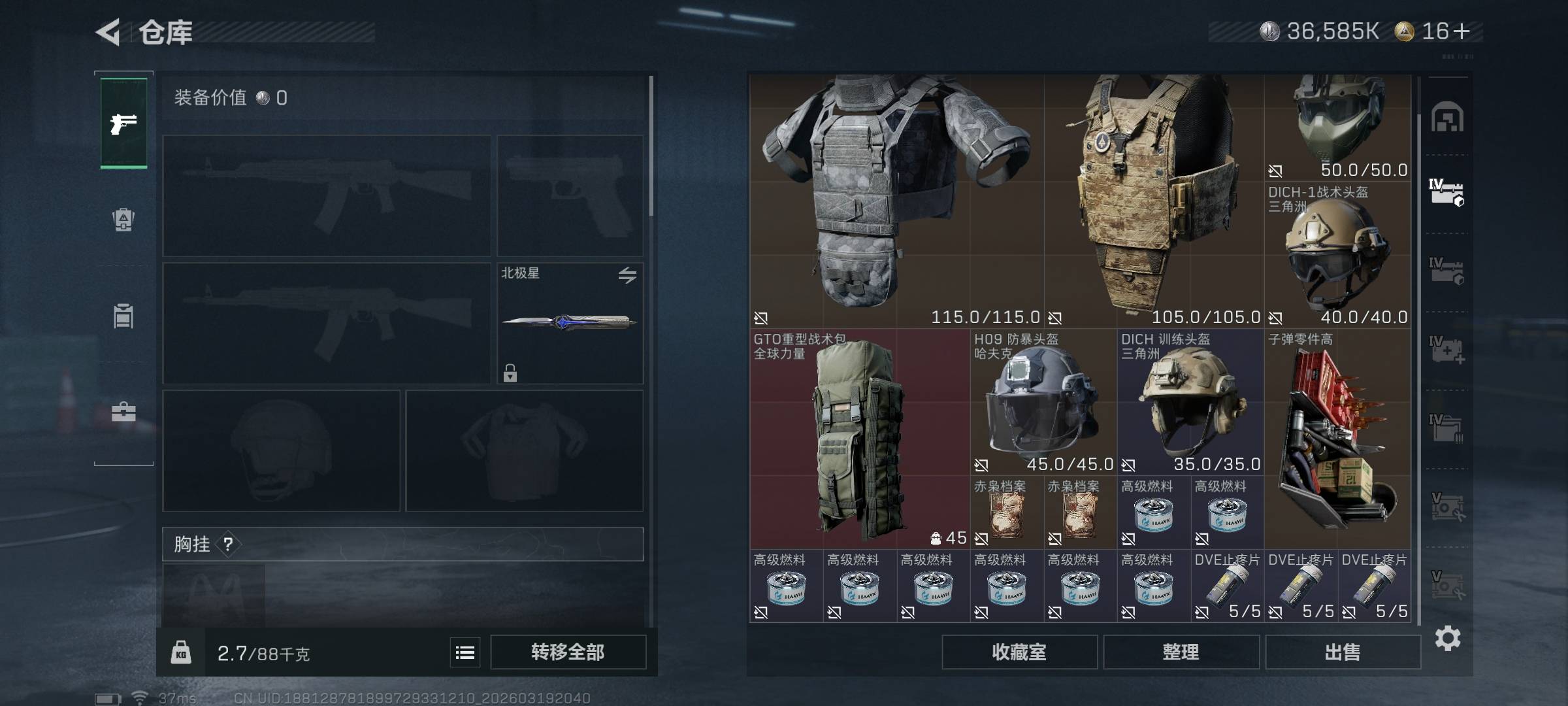Open the 收藏室 collection room

1019,652
